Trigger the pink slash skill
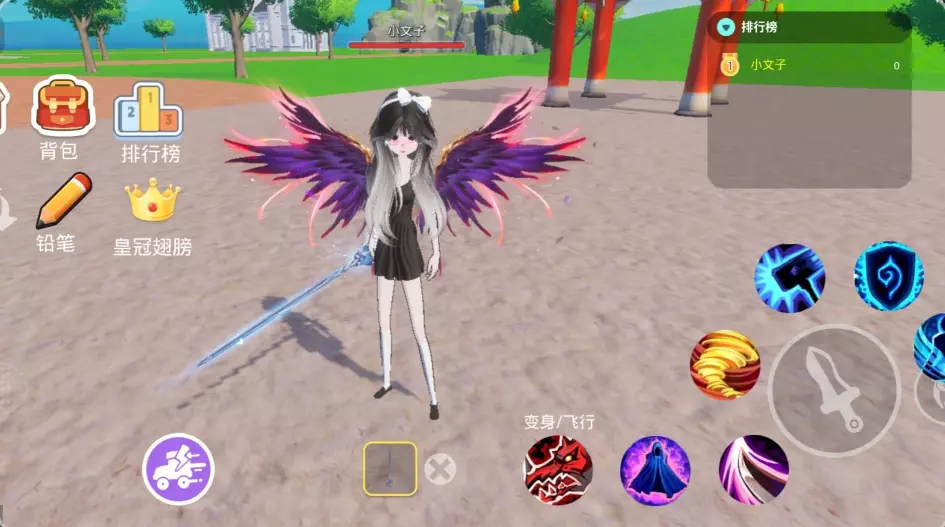 (753, 470)
